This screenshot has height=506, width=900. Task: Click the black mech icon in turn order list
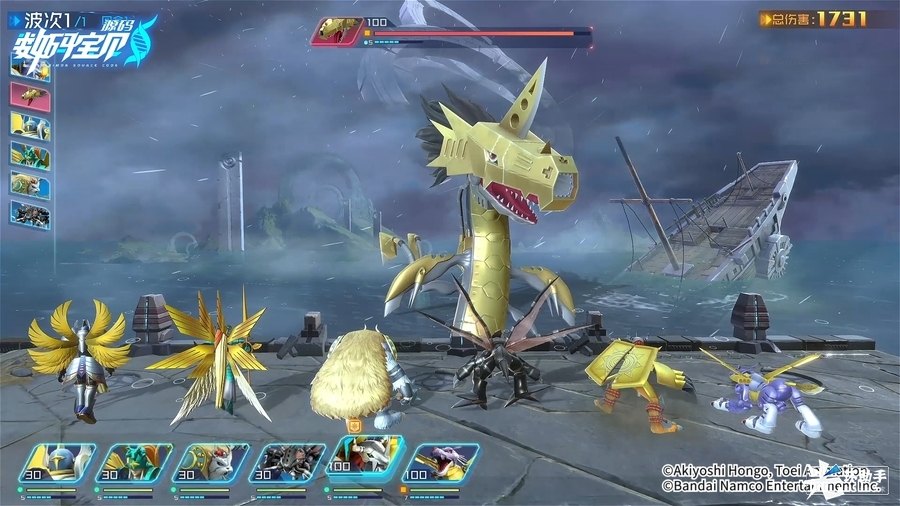click(30, 214)
